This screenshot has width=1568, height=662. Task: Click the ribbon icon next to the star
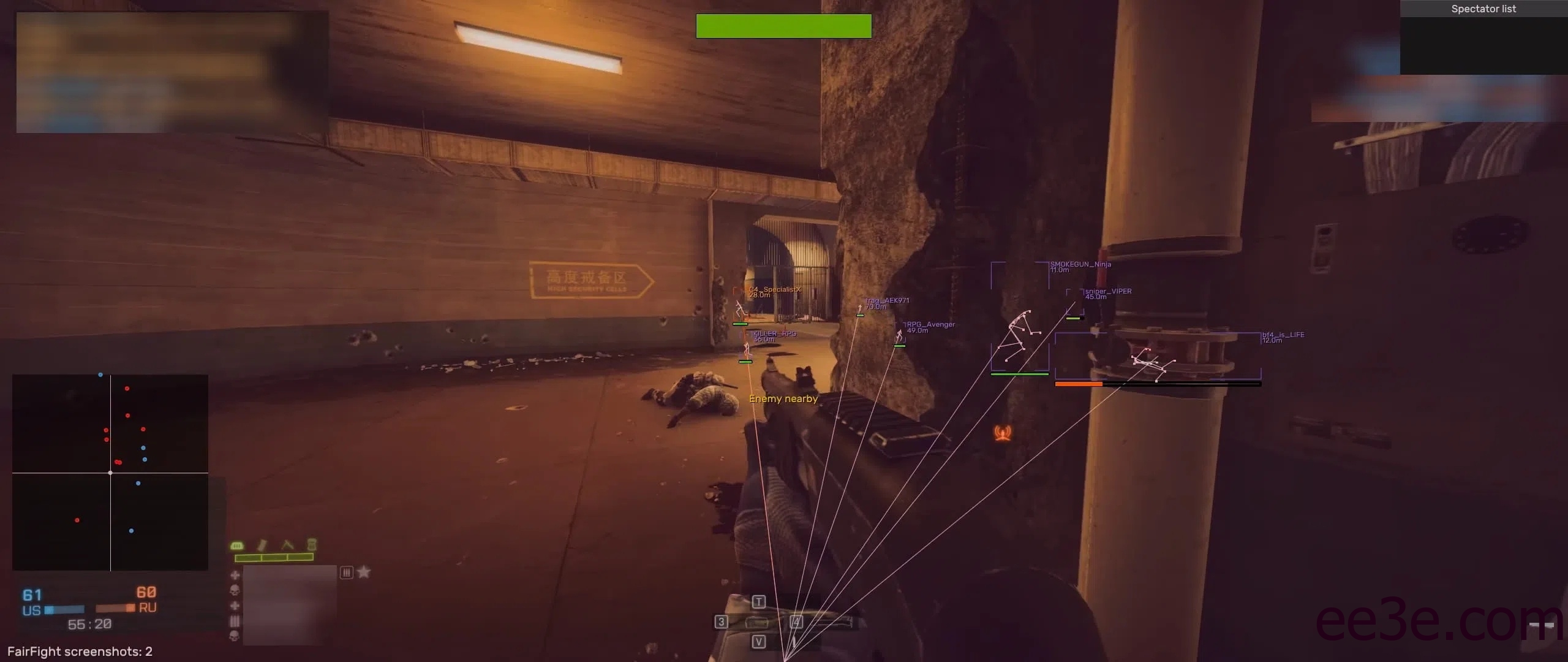click(x=346, y=573)
